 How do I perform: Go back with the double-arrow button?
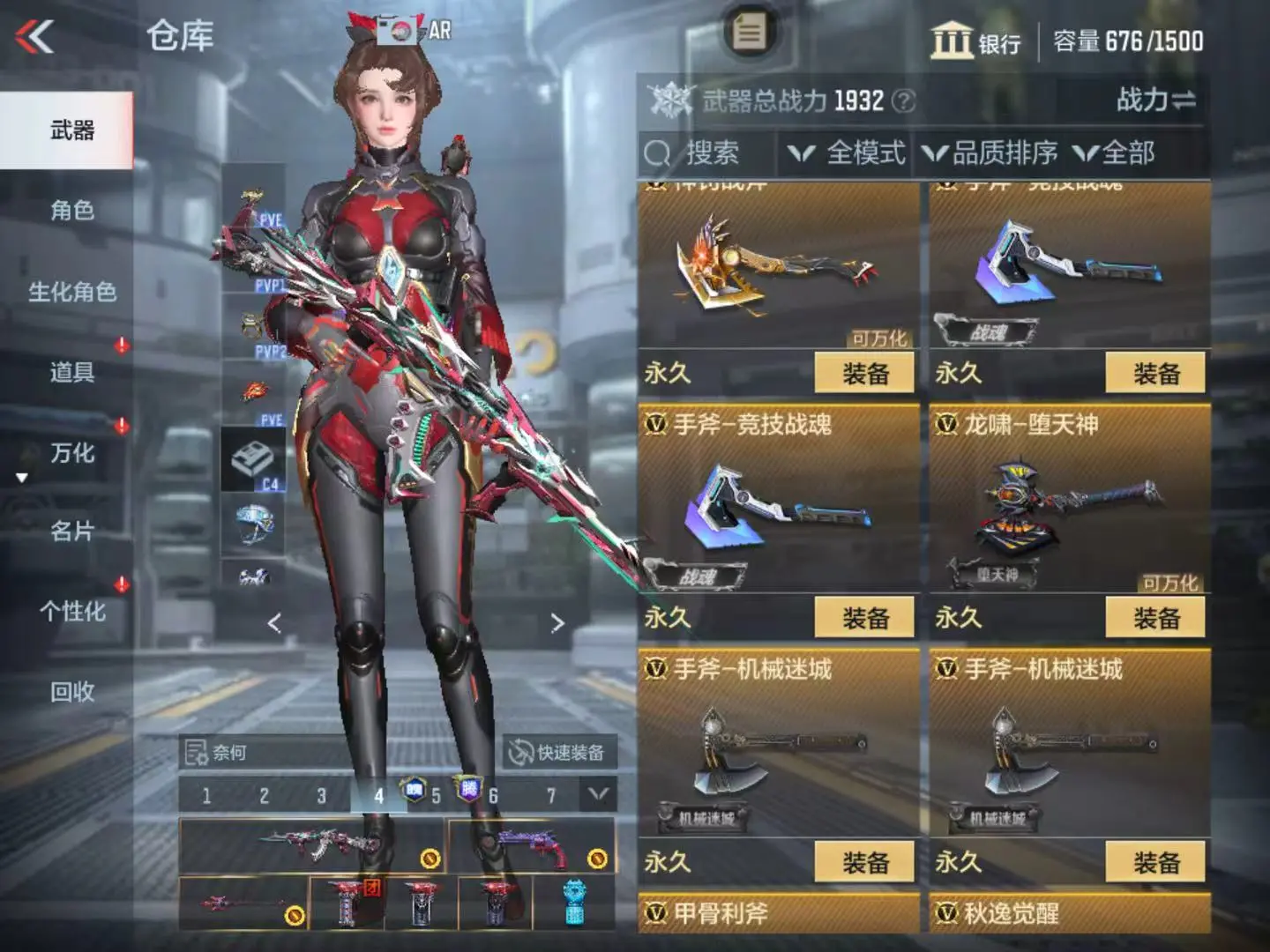click(x=35, y=37)
